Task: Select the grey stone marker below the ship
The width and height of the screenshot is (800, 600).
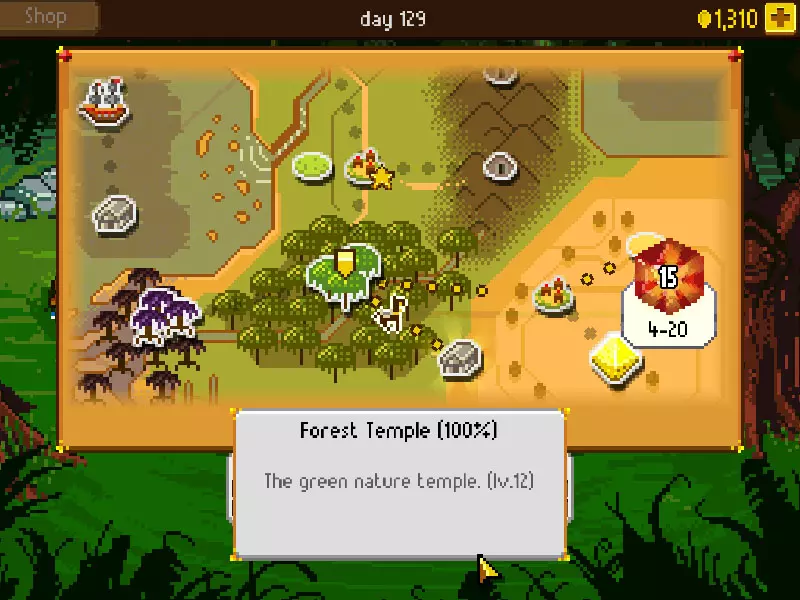Action: tap(114, 212)
